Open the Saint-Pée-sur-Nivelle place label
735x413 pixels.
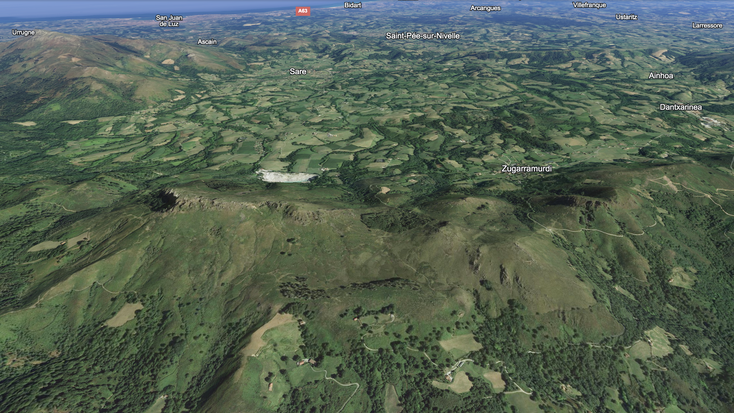[x=423, y=36]
